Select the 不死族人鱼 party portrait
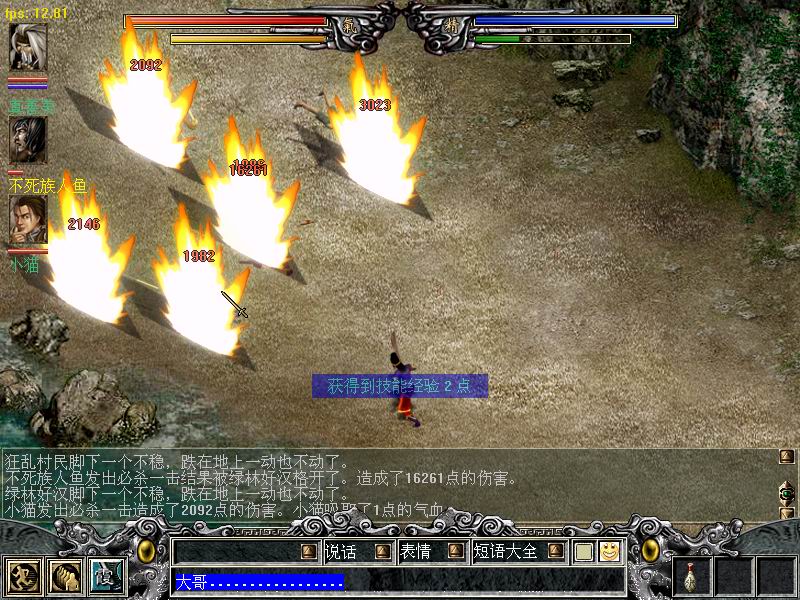The image size is (800, 600). tap(27, 141)
